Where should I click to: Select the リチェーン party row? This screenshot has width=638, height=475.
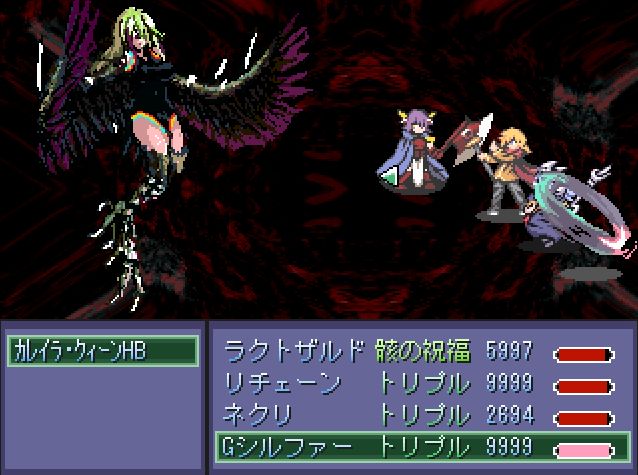(420, 384)
